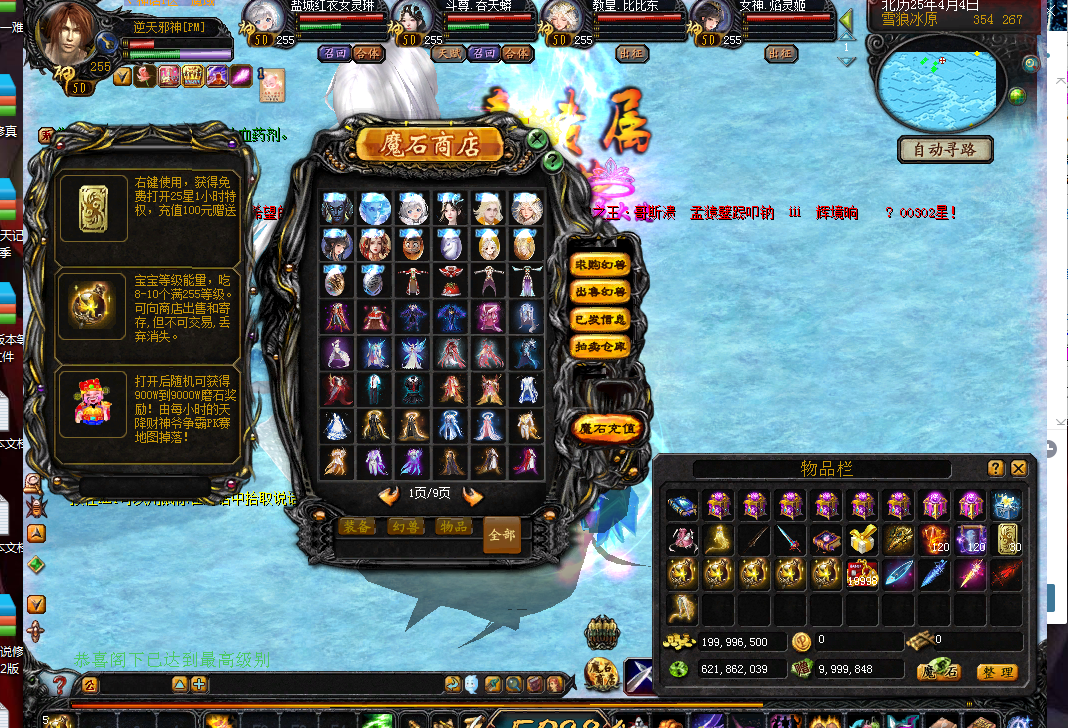Click the 魔石 button in the inventory
The image size is (1068, 728).
click(940, 672)
